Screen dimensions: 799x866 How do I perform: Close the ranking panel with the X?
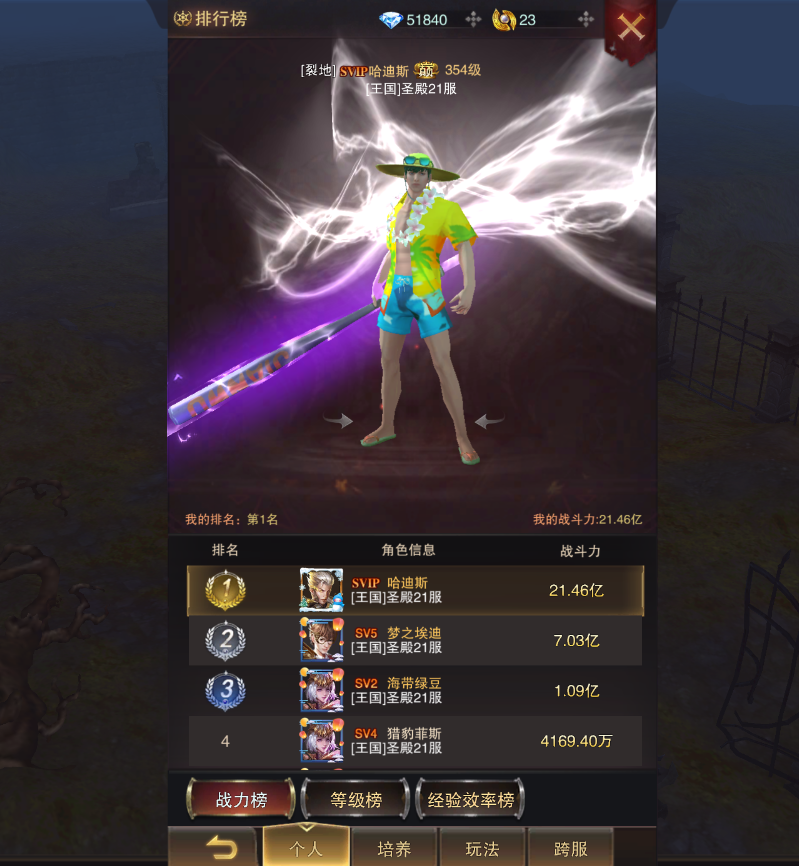(631, 27)
